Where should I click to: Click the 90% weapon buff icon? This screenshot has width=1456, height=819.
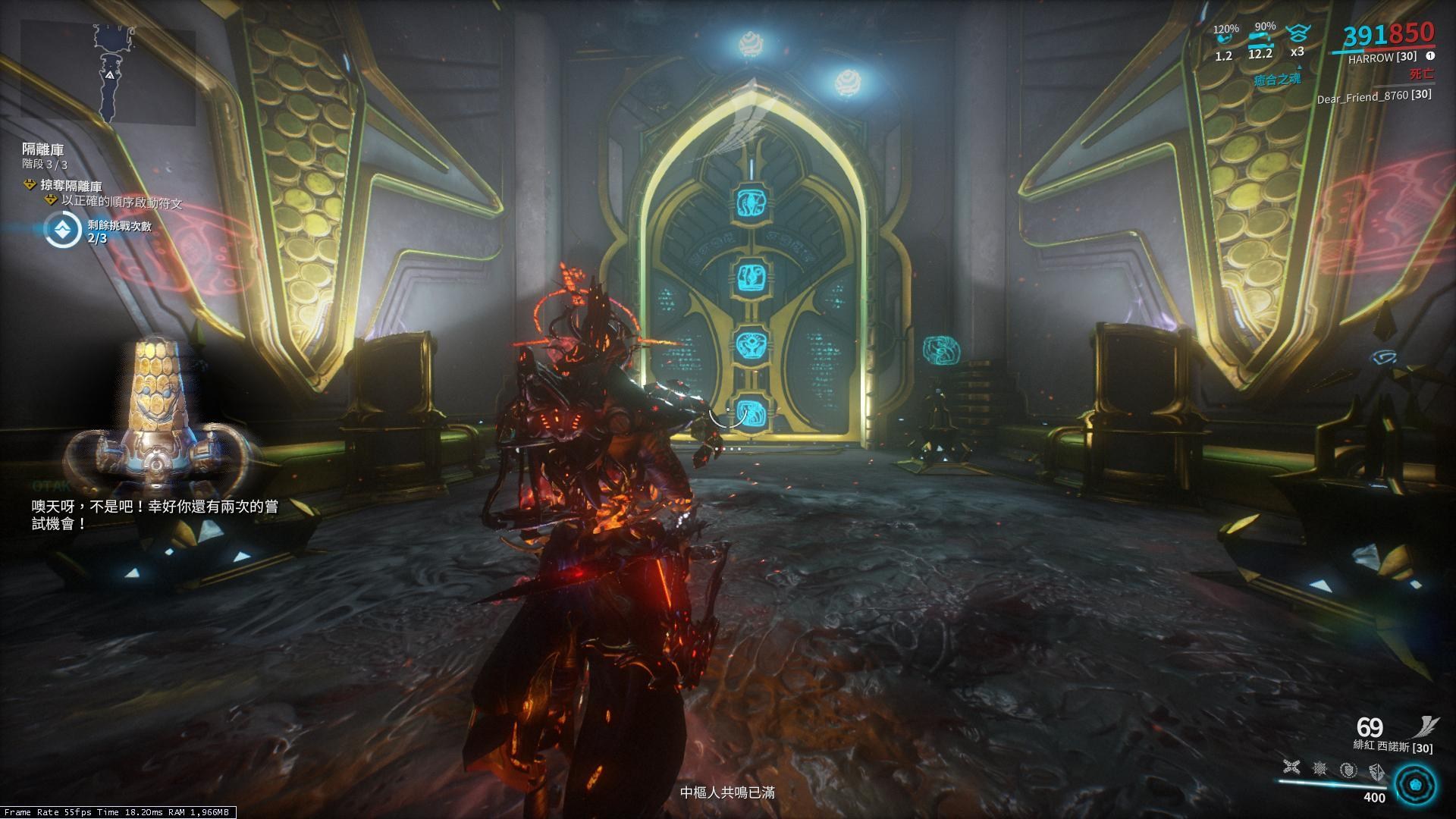click(x=1260, y=36)
